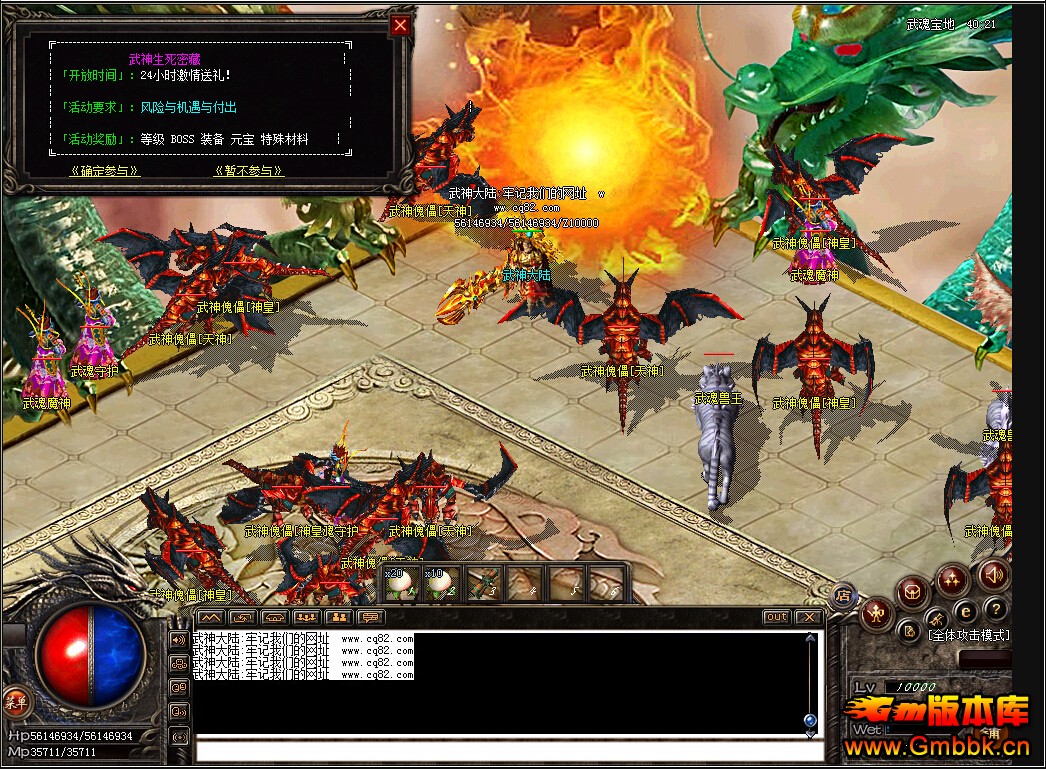Image resolution: width=1046 pixels, height=769 pixels.
Task: Open the character figure orb button
Action: [x=877, y=612]
